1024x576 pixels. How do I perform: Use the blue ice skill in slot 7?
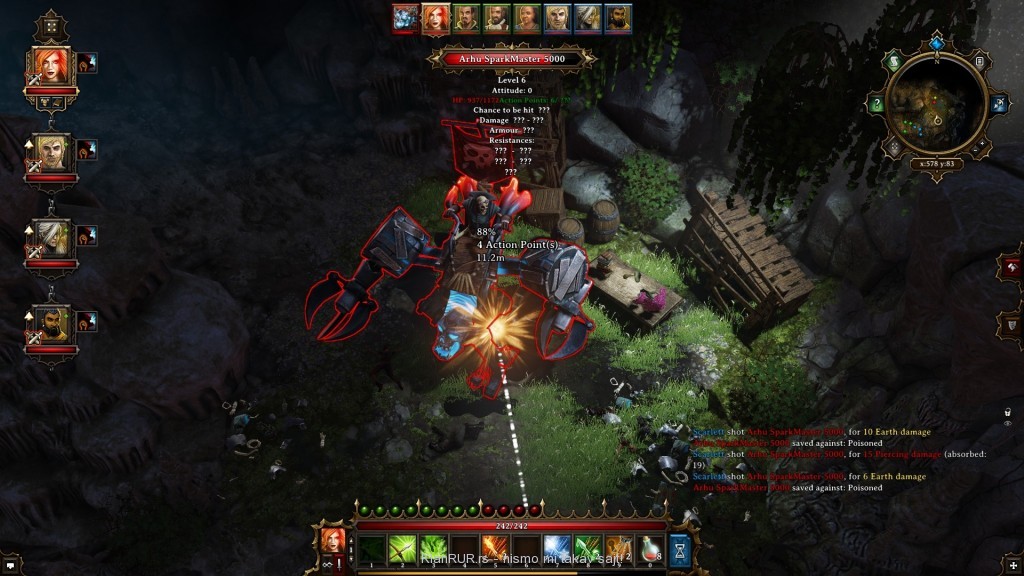[x=557, y=548]
